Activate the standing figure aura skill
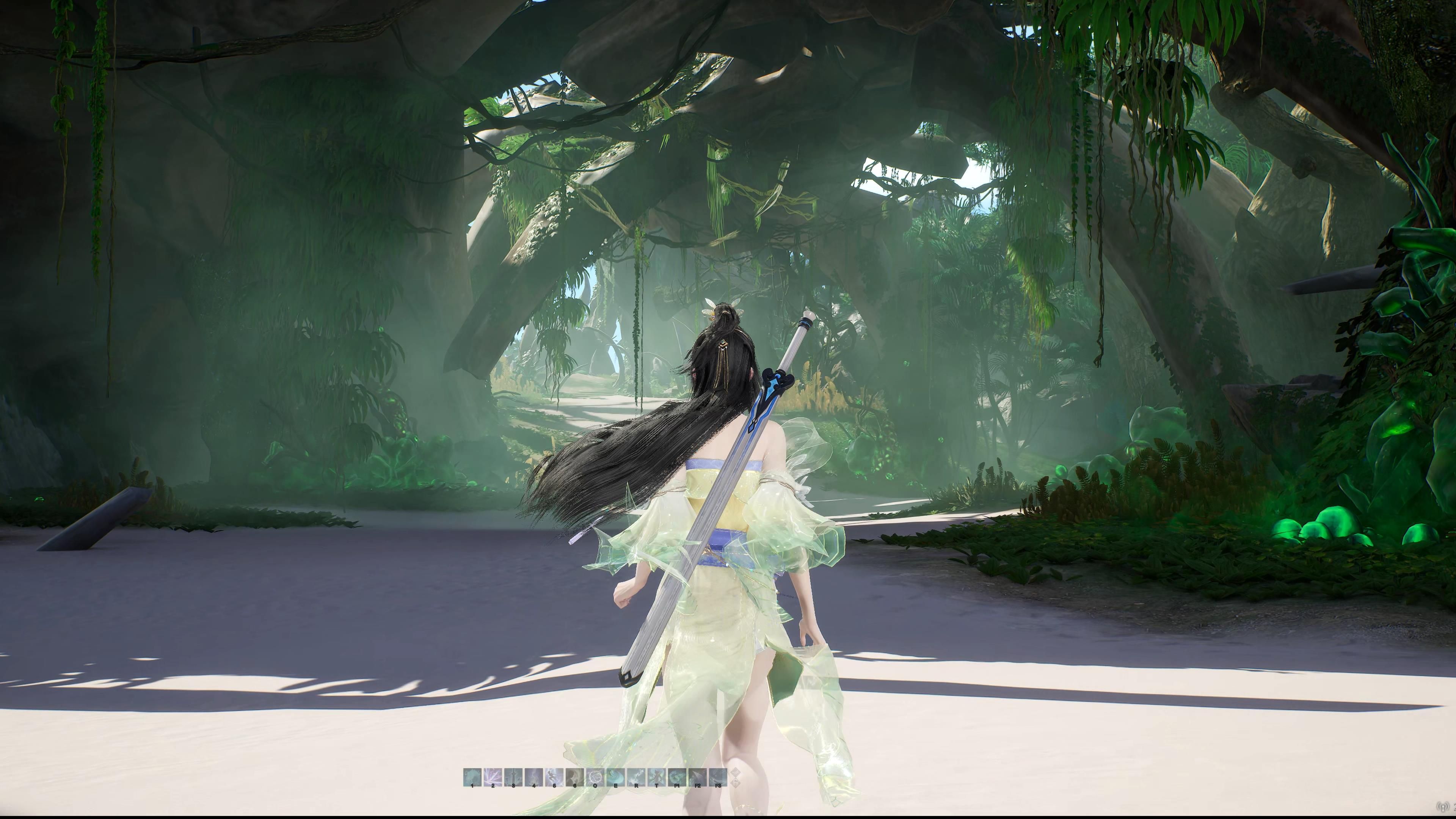This screenshot has height=819, width=1456. point(657,777)
